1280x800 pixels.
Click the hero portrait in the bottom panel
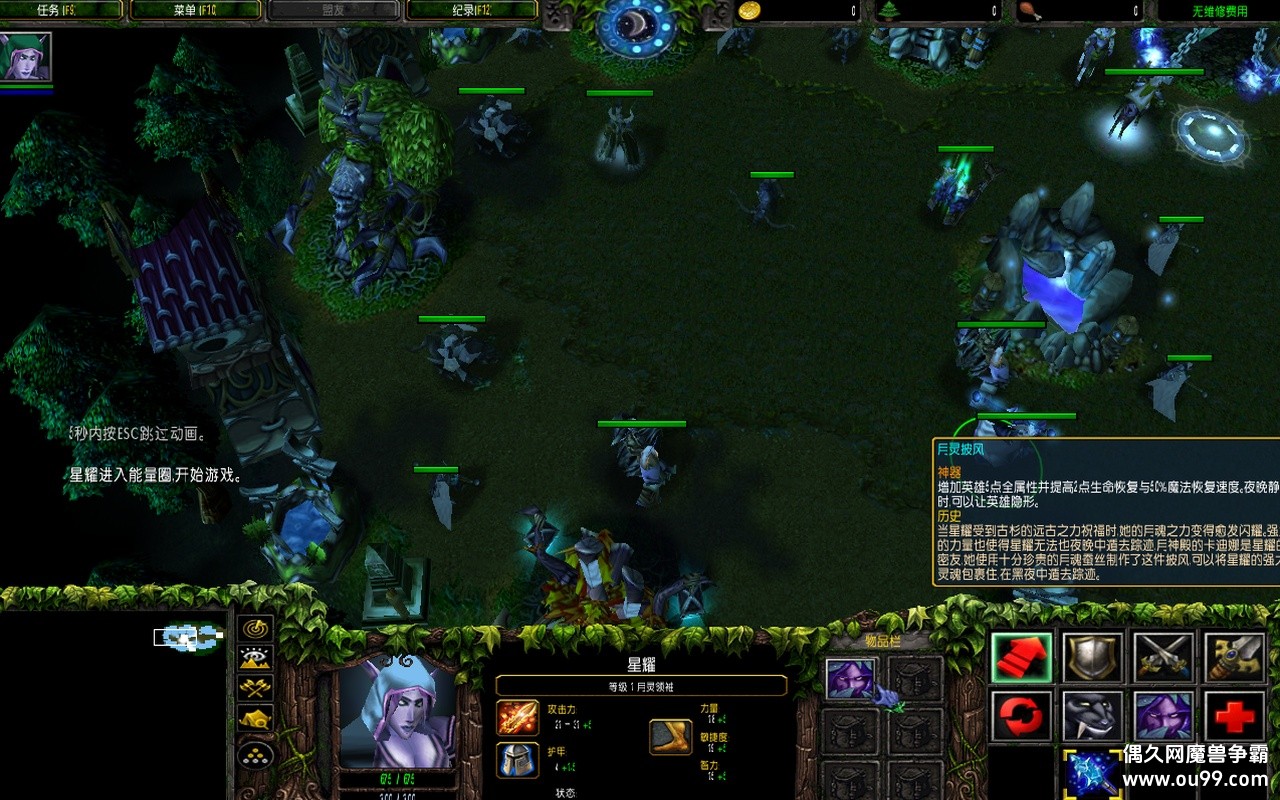pos(398,711)
